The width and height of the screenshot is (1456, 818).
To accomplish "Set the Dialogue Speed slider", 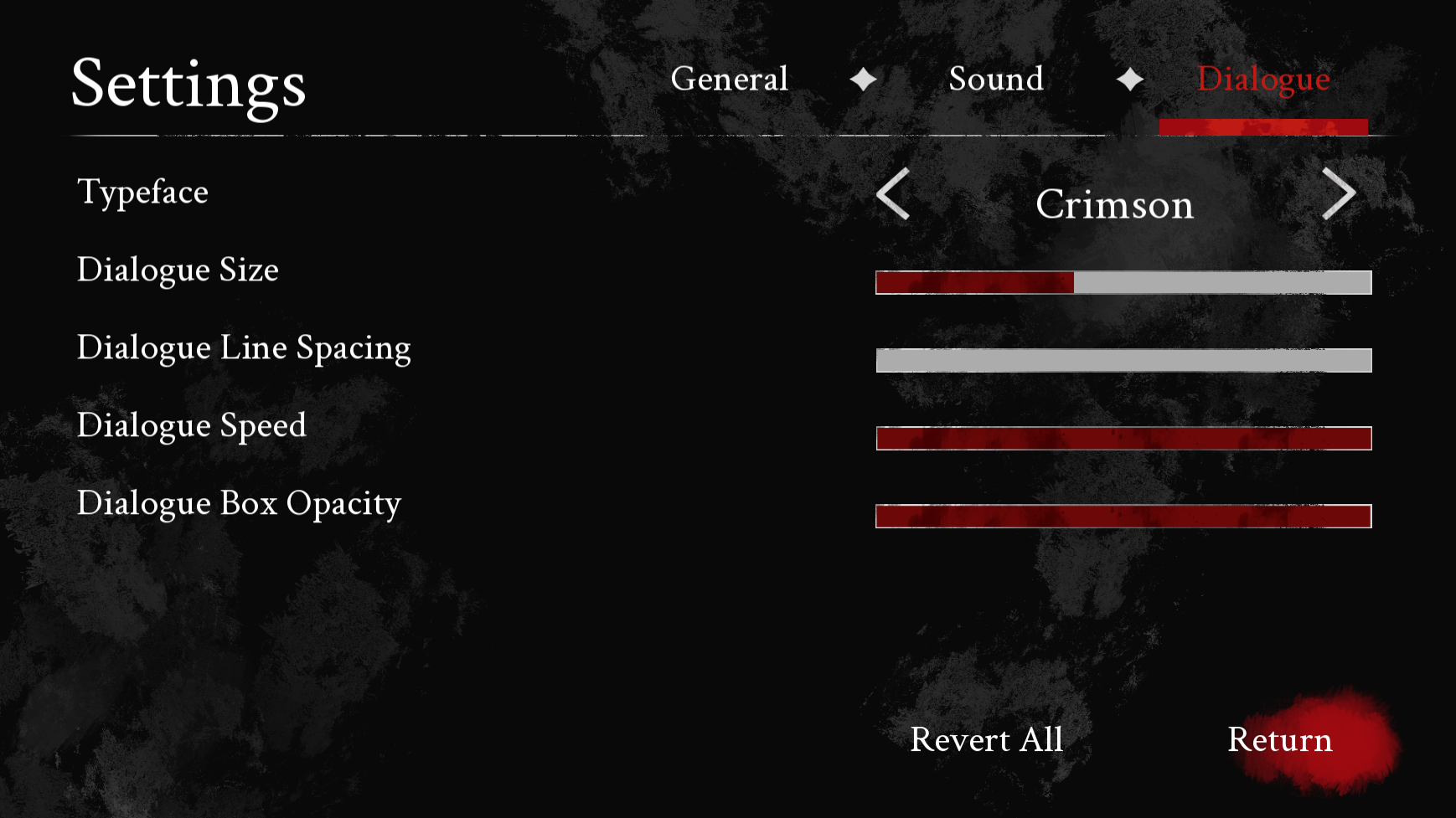I will point(1123,439).
